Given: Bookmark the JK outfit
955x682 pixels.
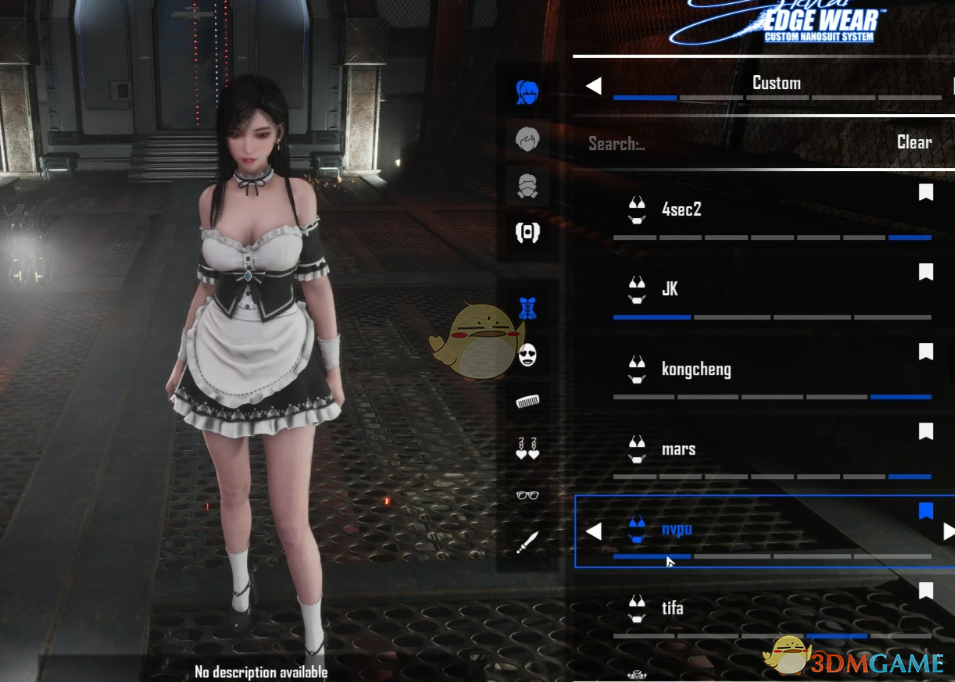Looking at the screenshot, I should click(926, 272).
